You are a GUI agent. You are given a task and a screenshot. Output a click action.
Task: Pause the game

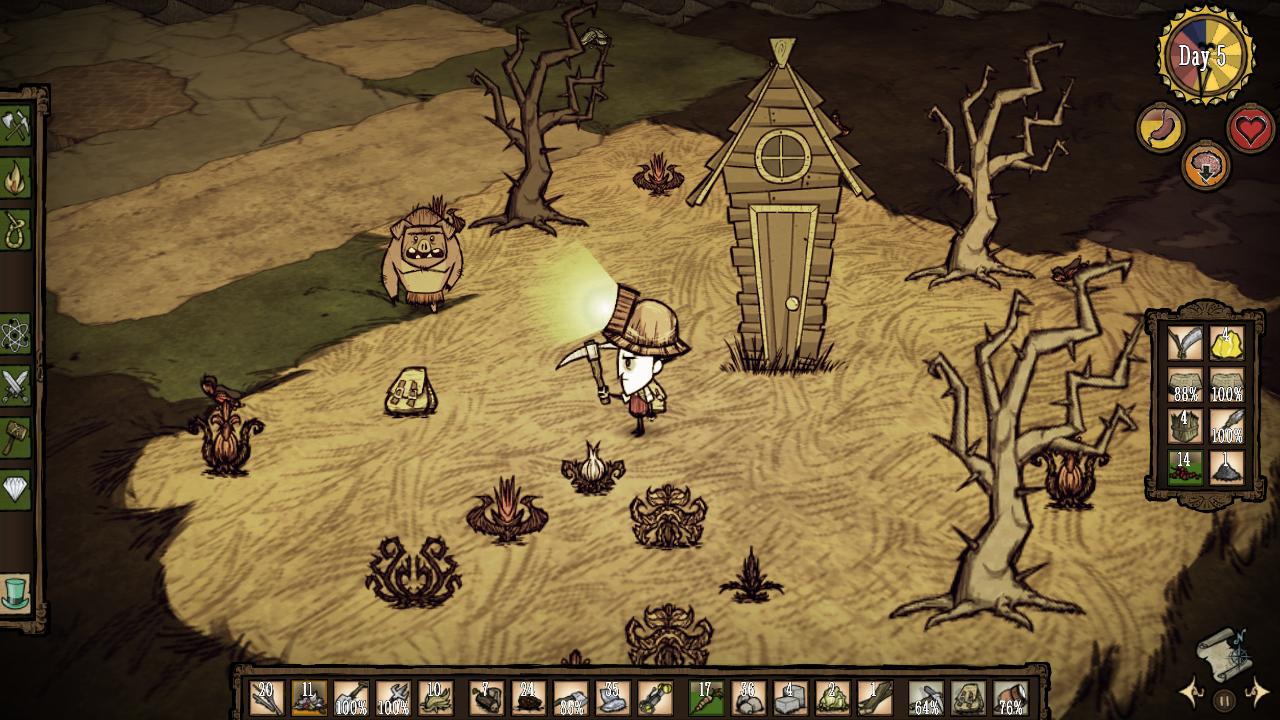coord(1224,700)
